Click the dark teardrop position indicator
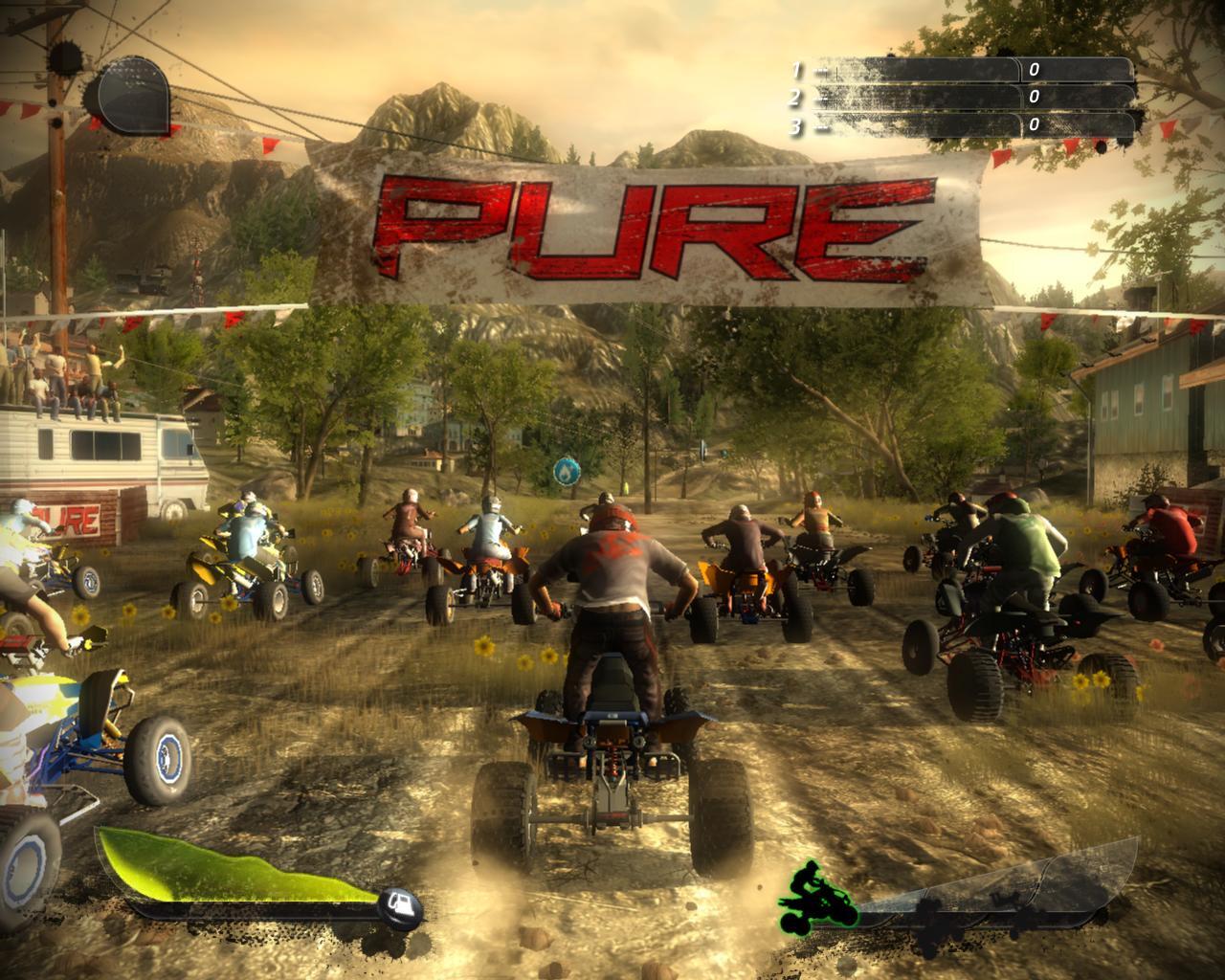Image resolution: width=1225 pixels, height=980 pixels. [x=130, y=95]
